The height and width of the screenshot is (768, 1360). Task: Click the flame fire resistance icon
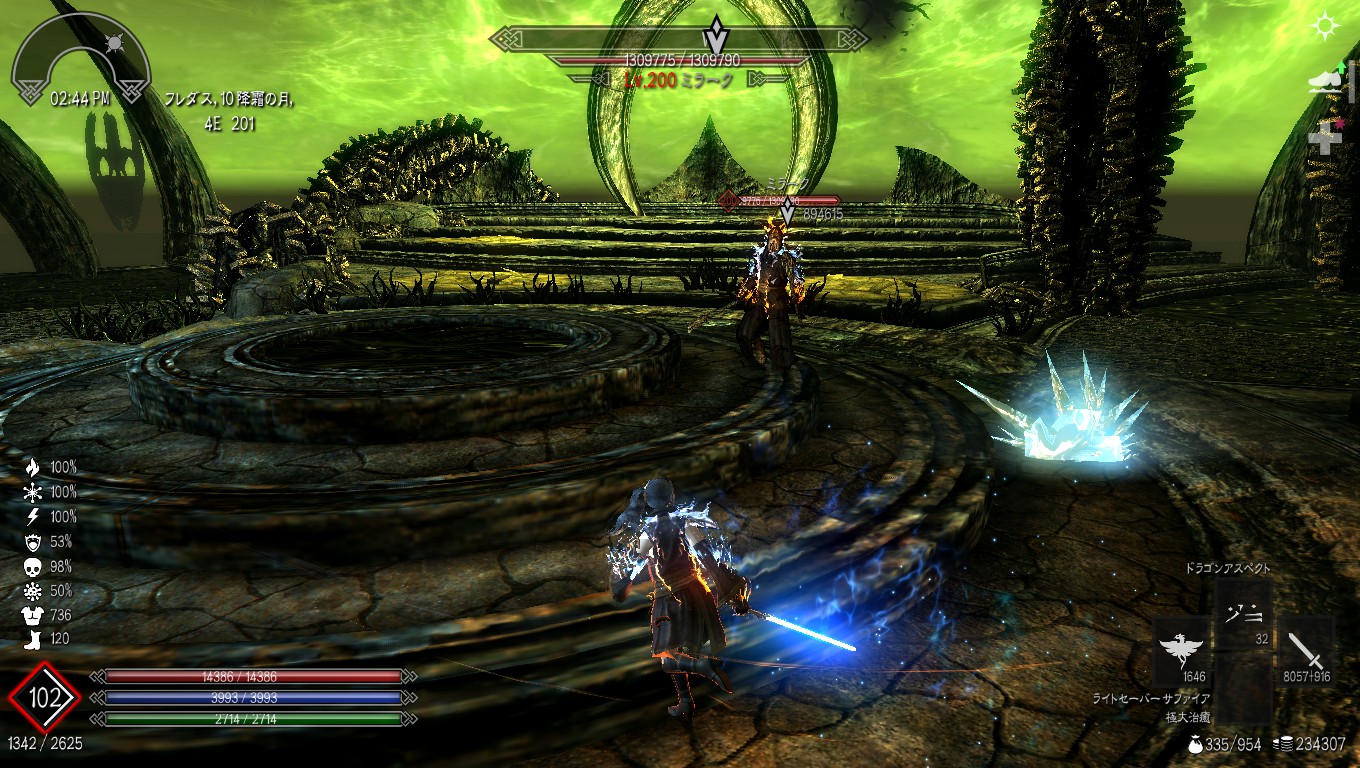(x=33, y=467)
